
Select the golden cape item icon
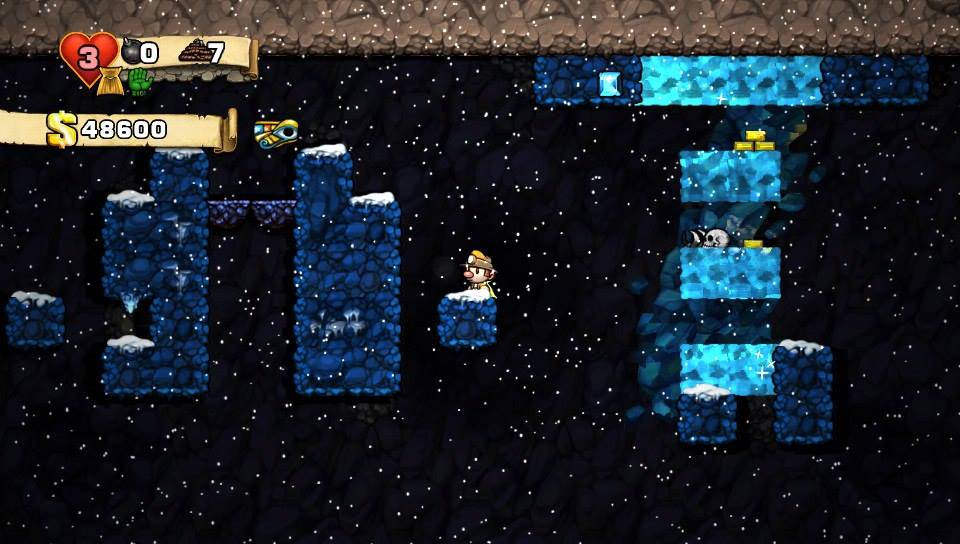tap(112, 82)
